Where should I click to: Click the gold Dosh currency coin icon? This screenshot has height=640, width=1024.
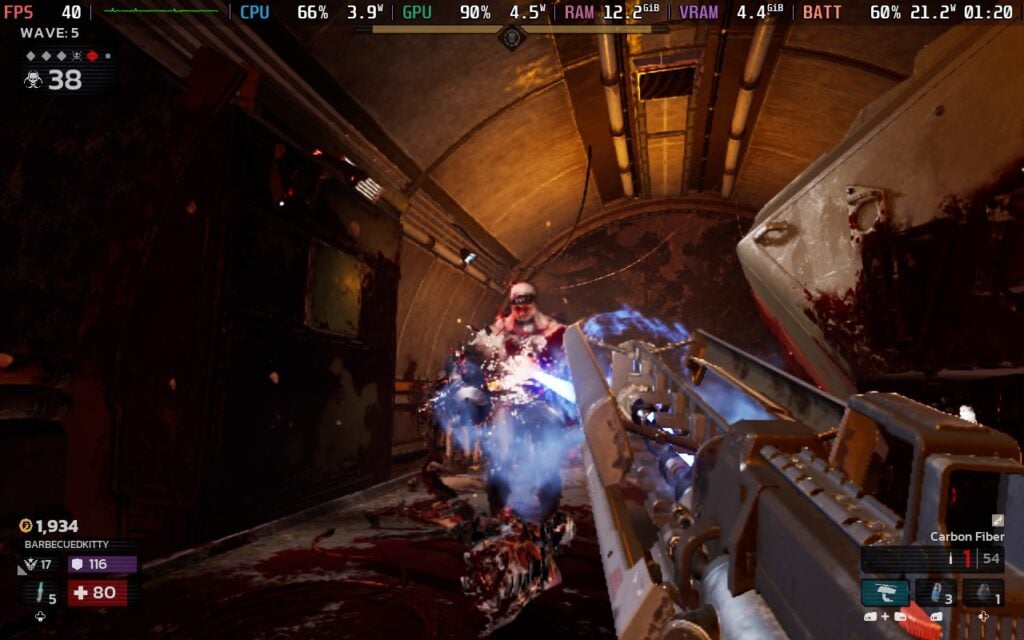(26, 526)
